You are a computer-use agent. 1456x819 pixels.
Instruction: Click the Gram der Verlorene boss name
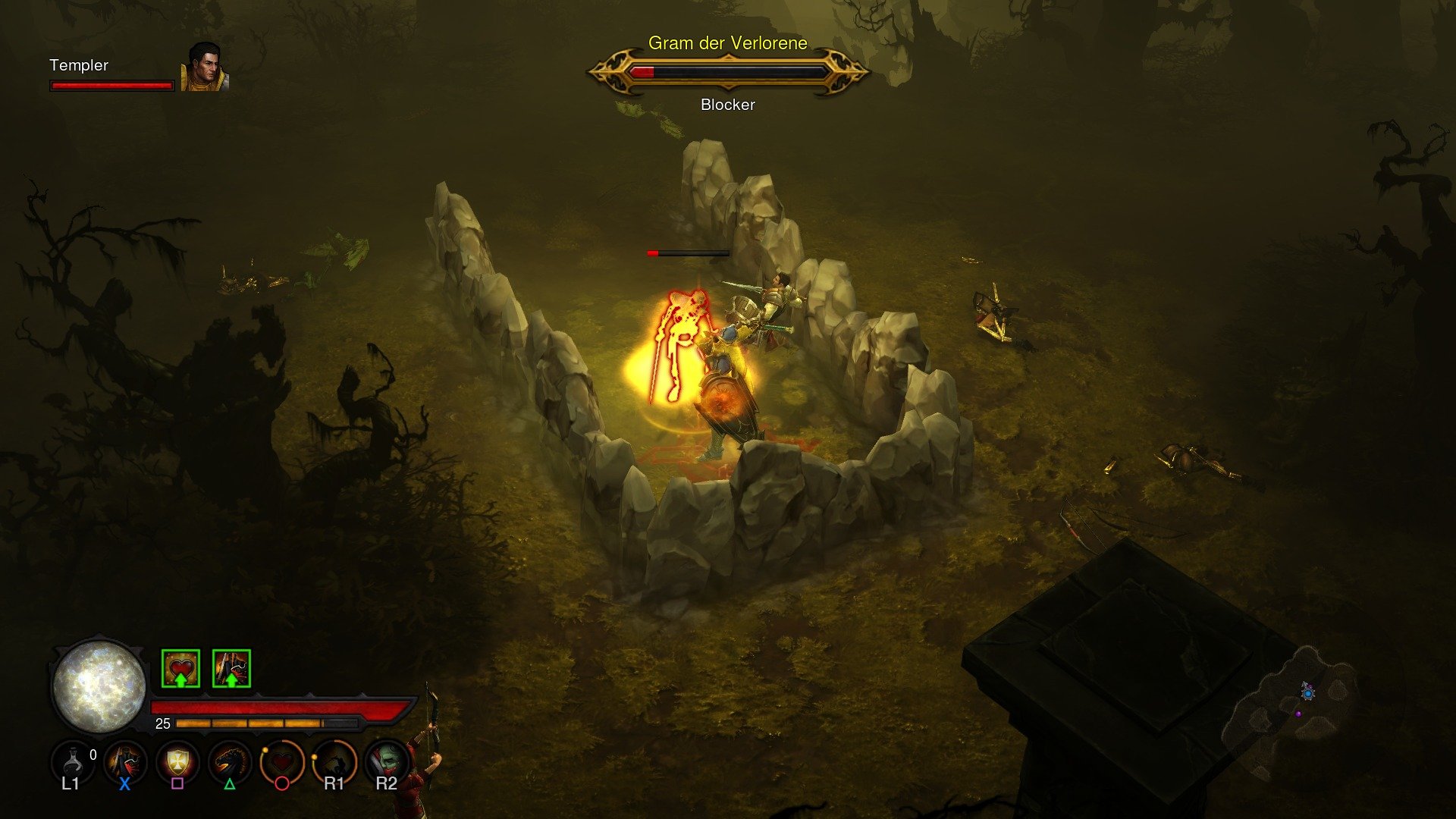pos(727,43)
